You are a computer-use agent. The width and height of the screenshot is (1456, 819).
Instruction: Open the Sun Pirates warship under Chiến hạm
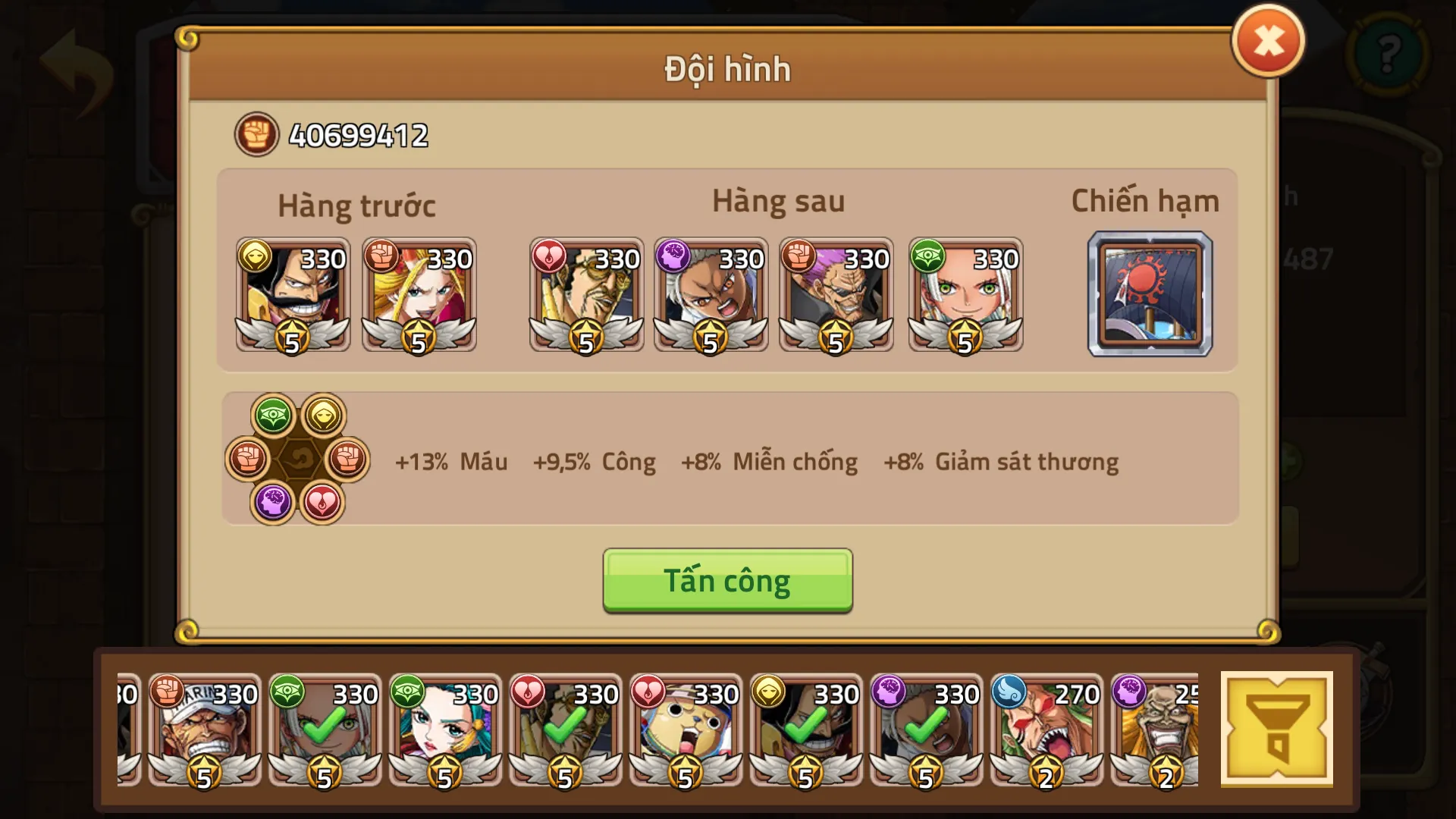[x=1150, y=296]
